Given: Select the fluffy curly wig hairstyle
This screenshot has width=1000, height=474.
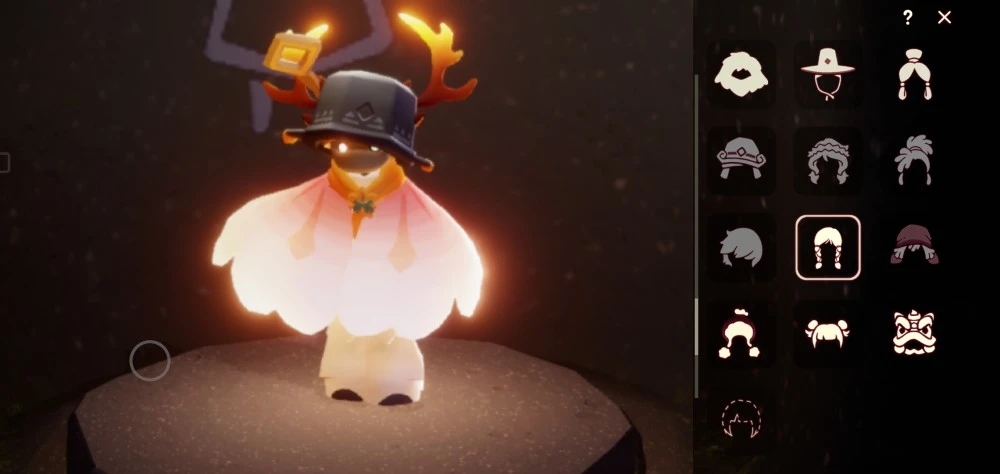Looking at the screenshot, I should [741, 74].
